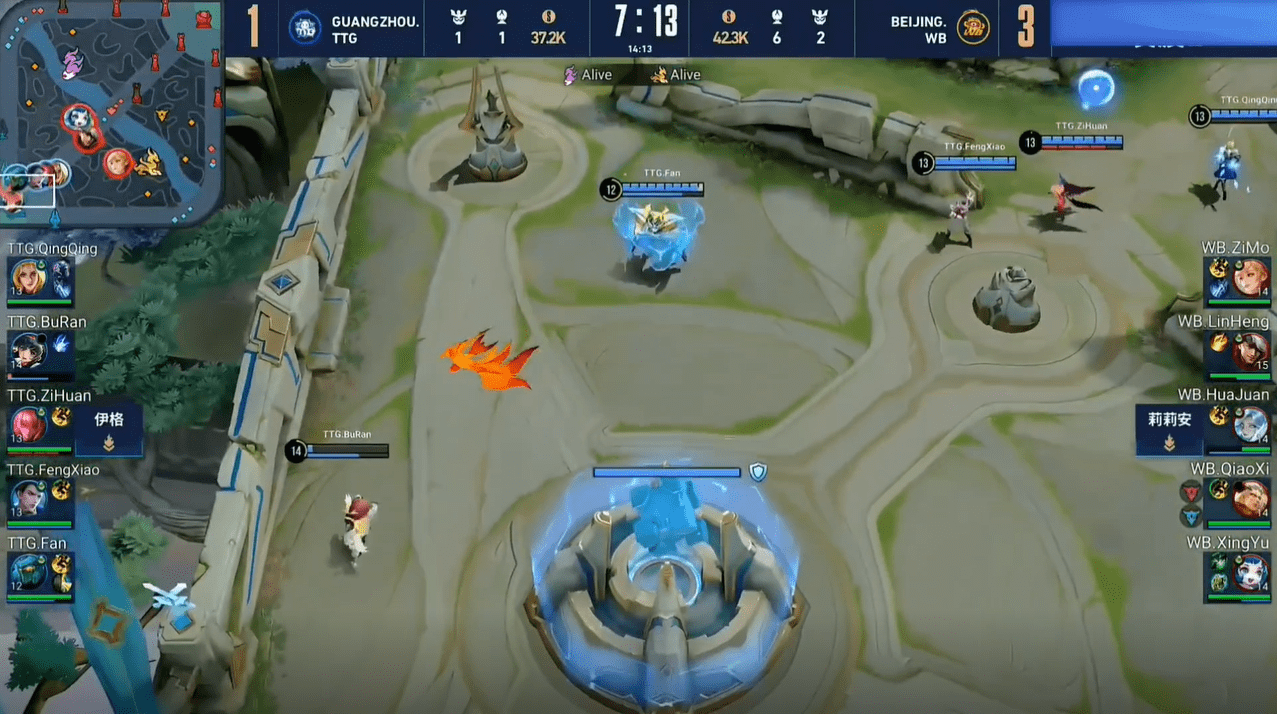Screen dimensions: 1277x714
Task: Select TTG.Fan's hero portrait
Action: (27, 572)
